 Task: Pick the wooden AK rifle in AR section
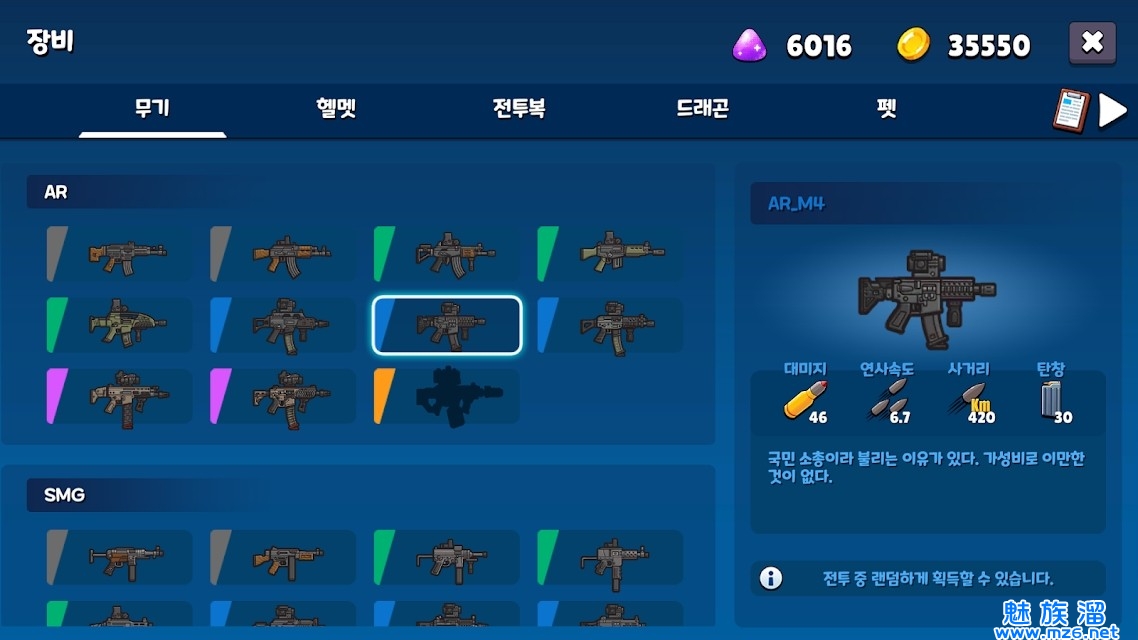pos(284,254)
